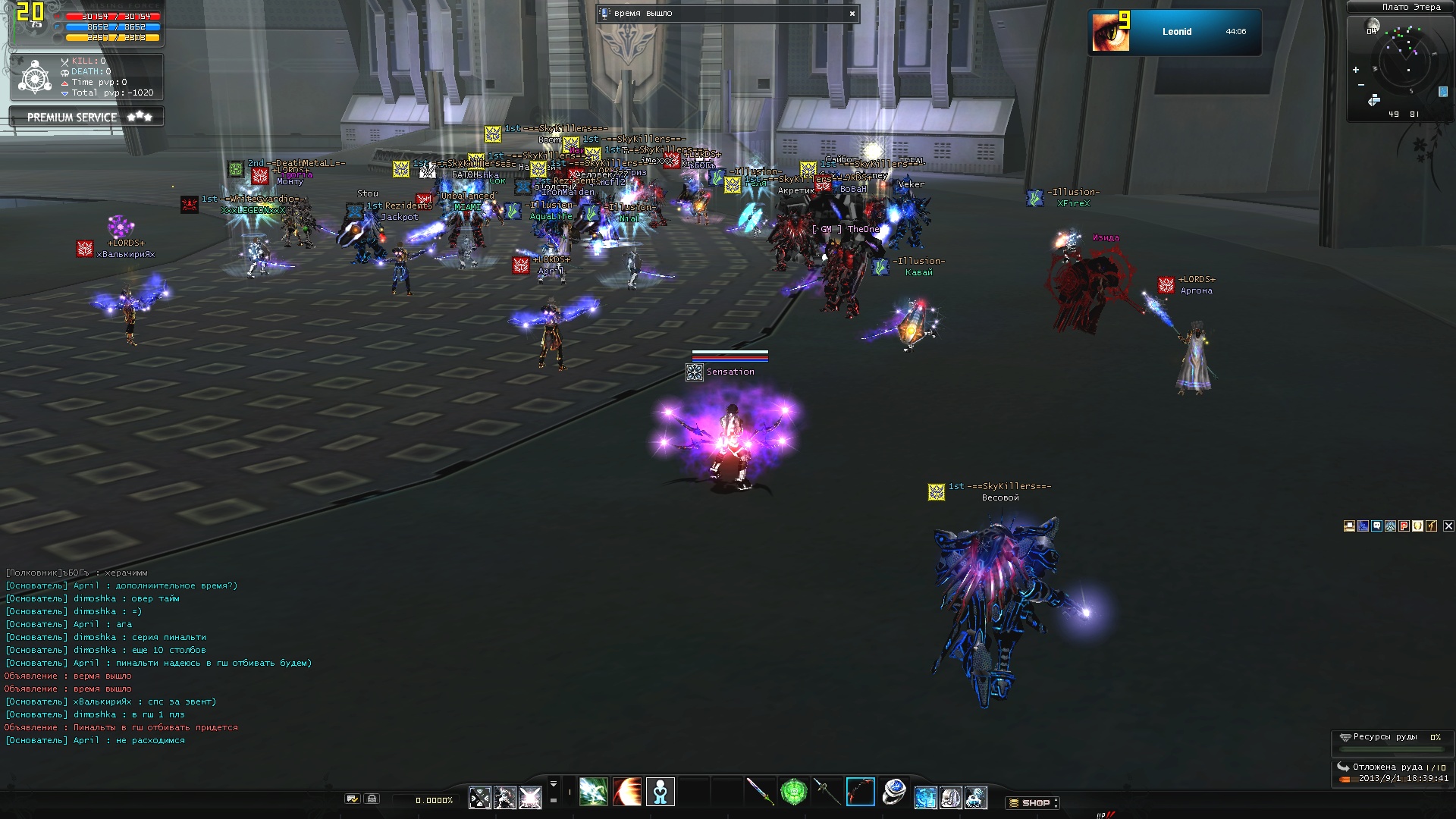Viewport: 1456px width, 819px height.
Task: Activate the green wind slash skill
Action: point(593,792)
